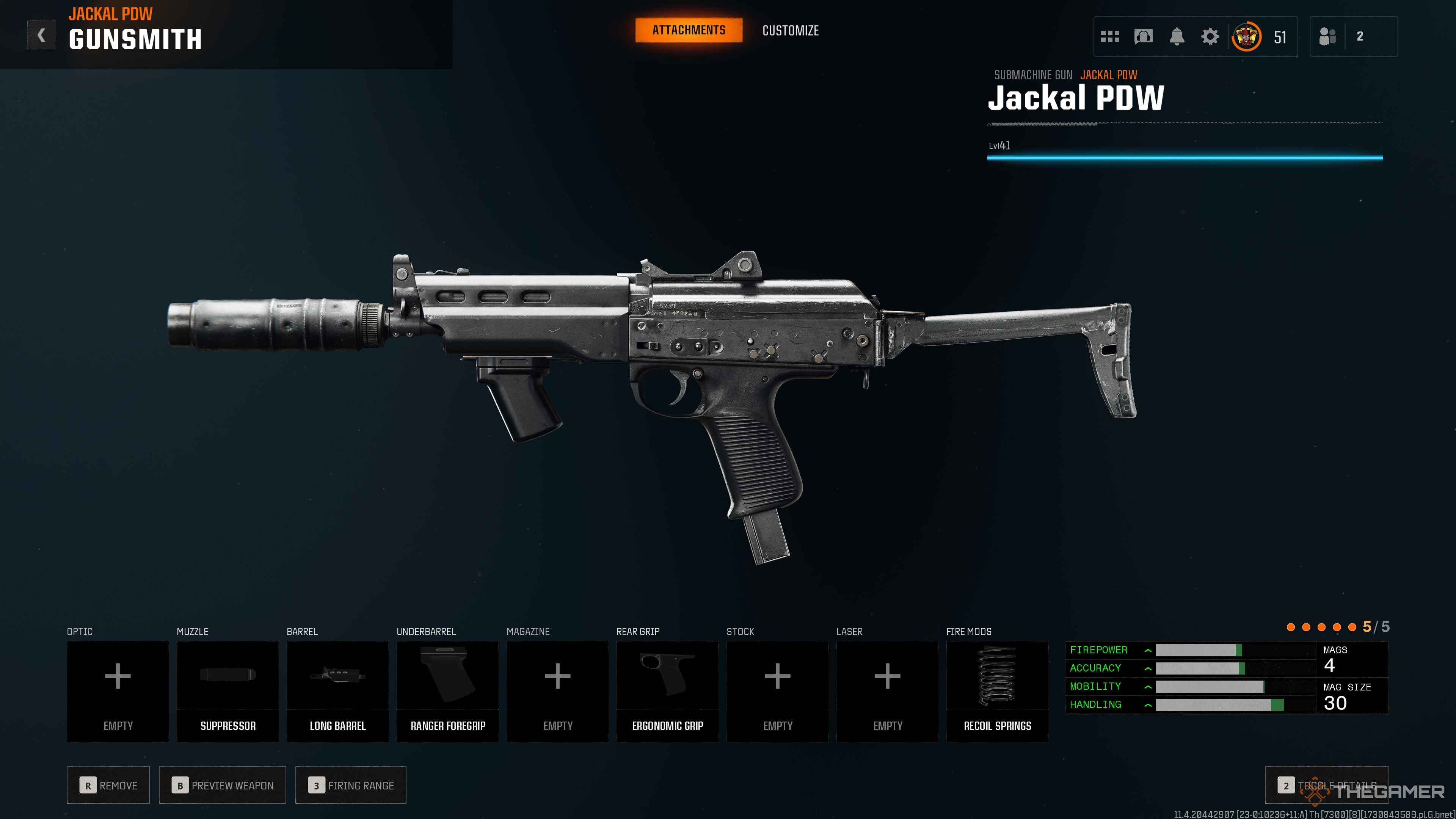
Task: Choose the empty Laser slot
Action: tap(887, 691)
